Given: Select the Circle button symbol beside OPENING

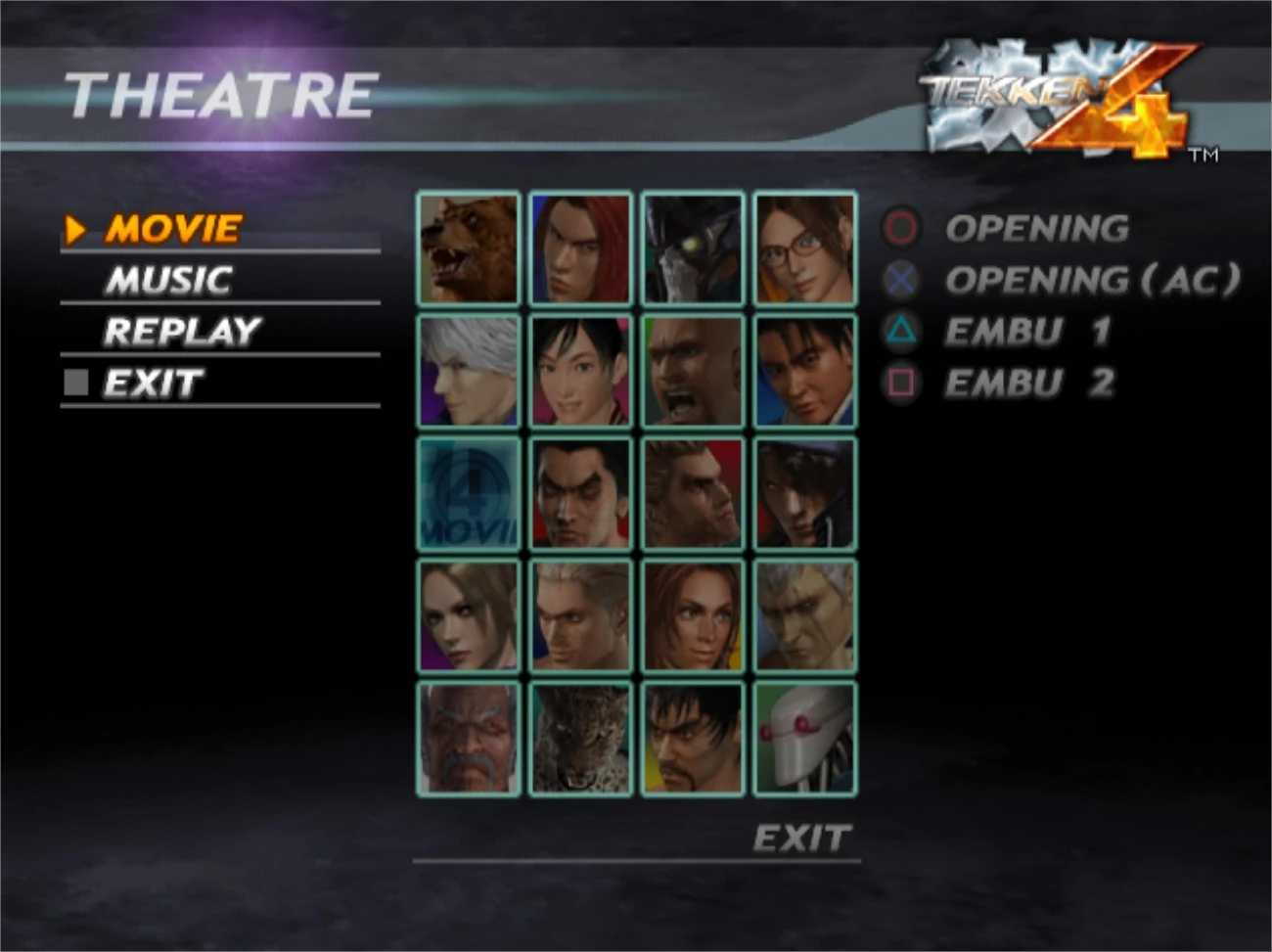Looking at the screenshot, I should coord(899,229).
